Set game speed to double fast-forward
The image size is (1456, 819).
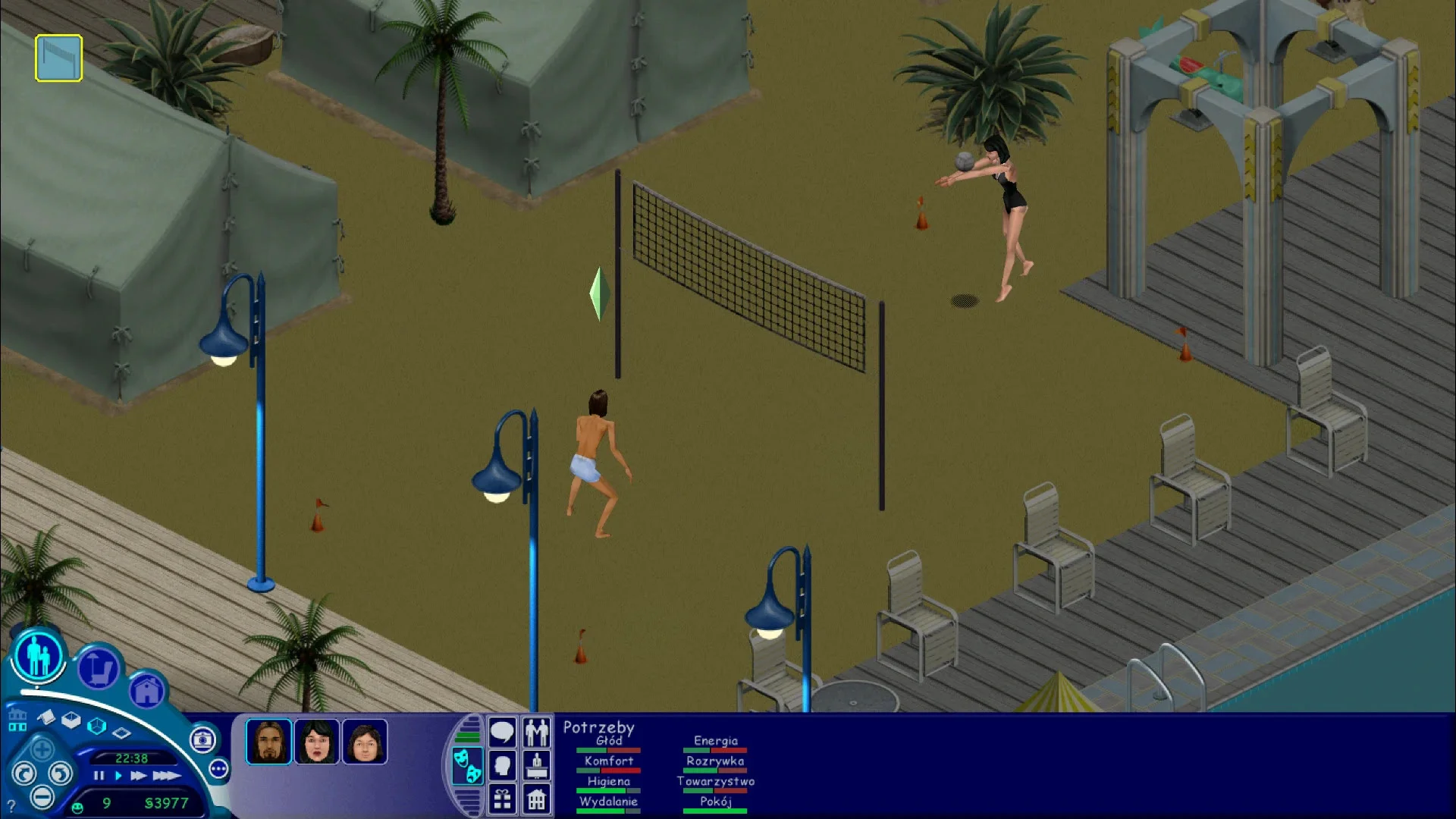138,776
